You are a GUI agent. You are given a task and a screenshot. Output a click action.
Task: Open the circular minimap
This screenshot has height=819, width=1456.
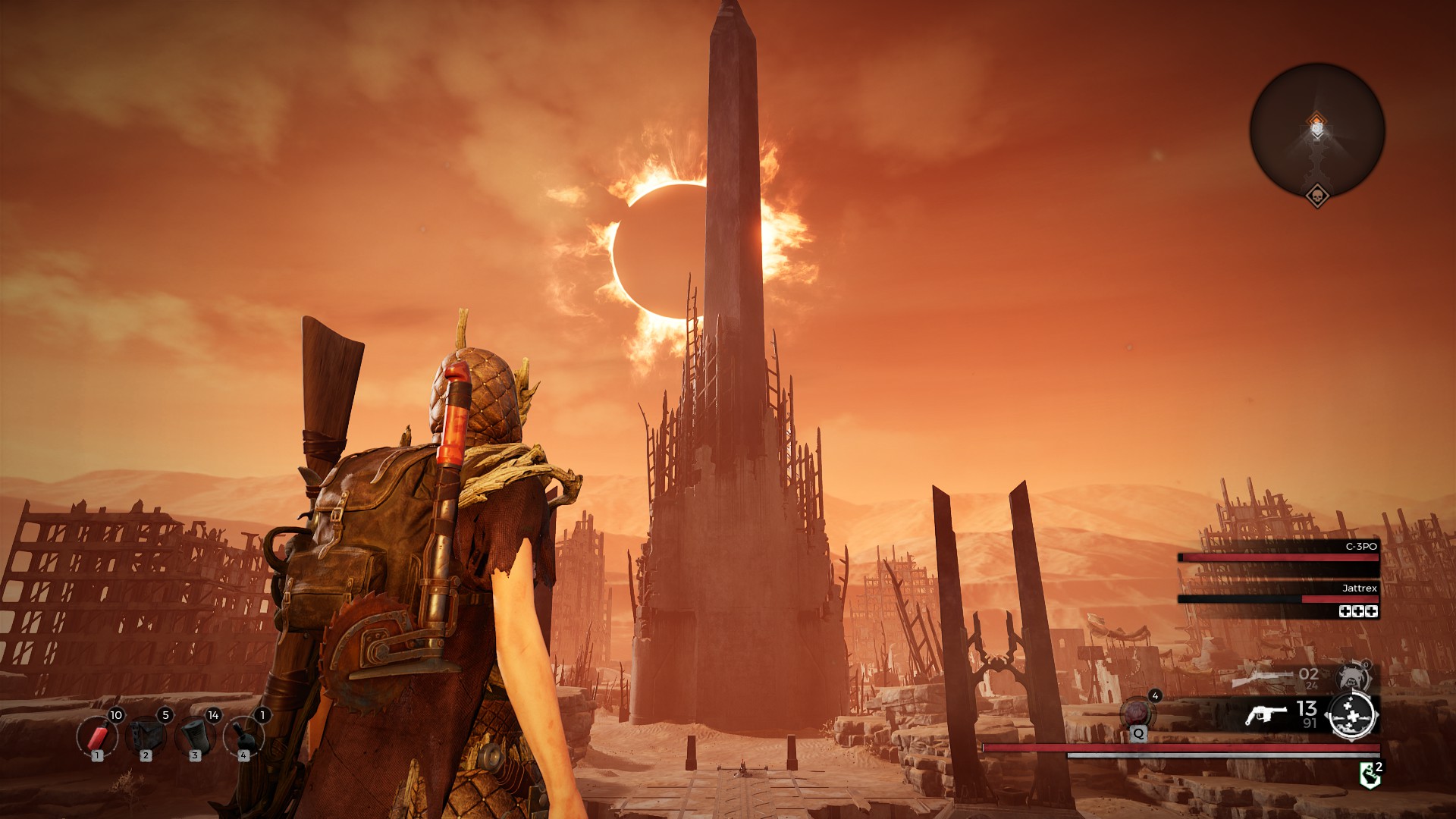click(x=1317, y=131)
